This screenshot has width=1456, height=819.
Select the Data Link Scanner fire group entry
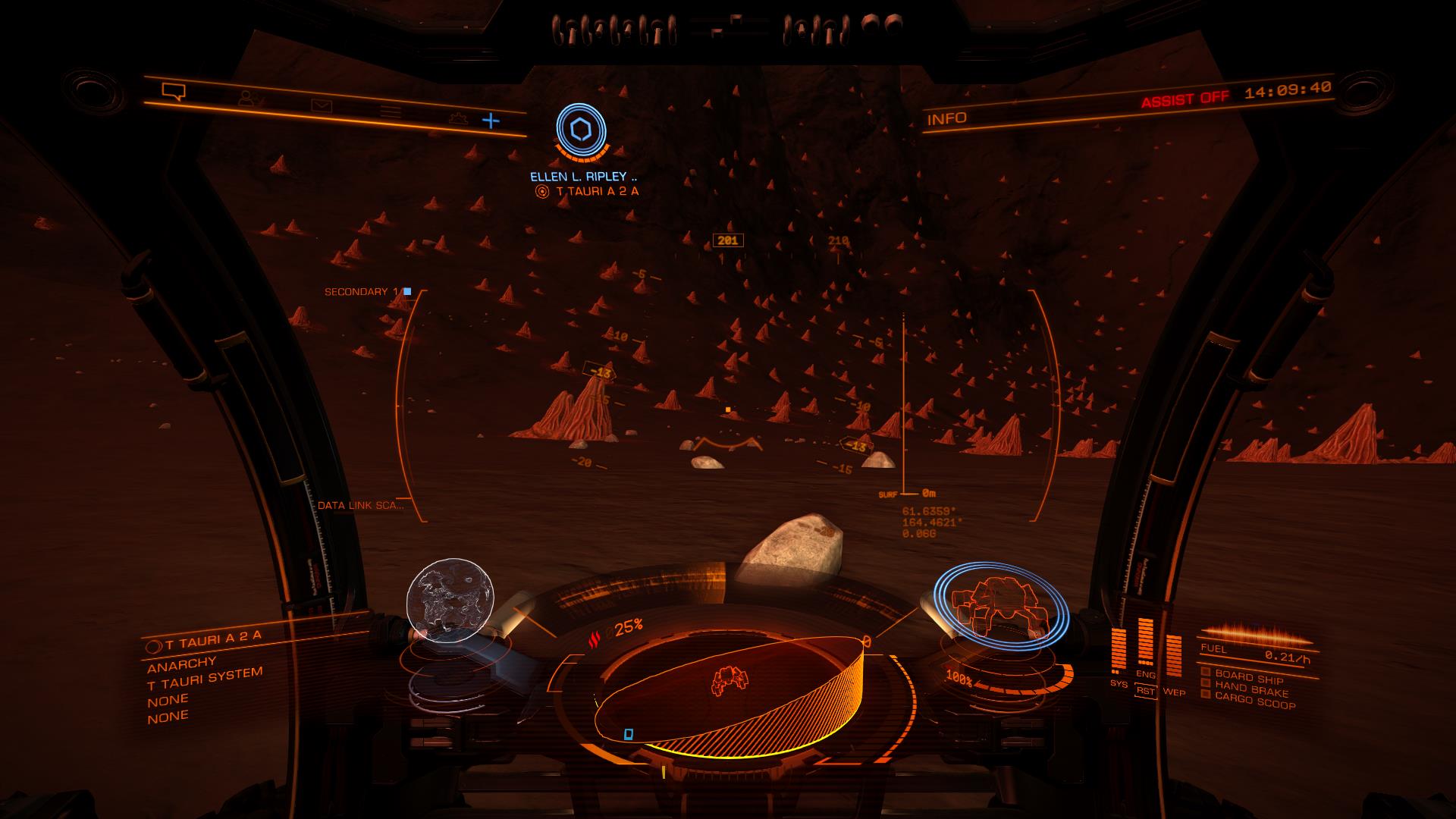[x=360, y=505]
